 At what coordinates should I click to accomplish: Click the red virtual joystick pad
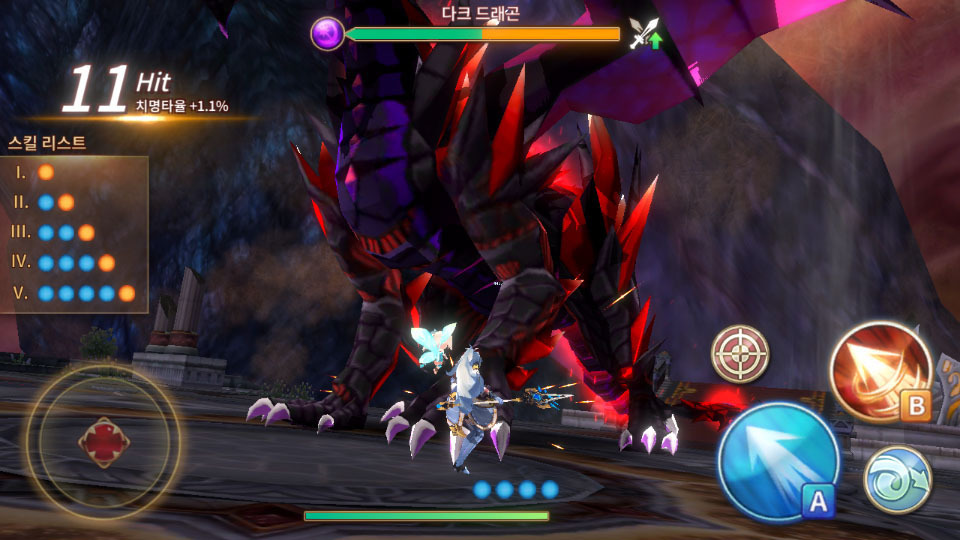tap(102, 443)
